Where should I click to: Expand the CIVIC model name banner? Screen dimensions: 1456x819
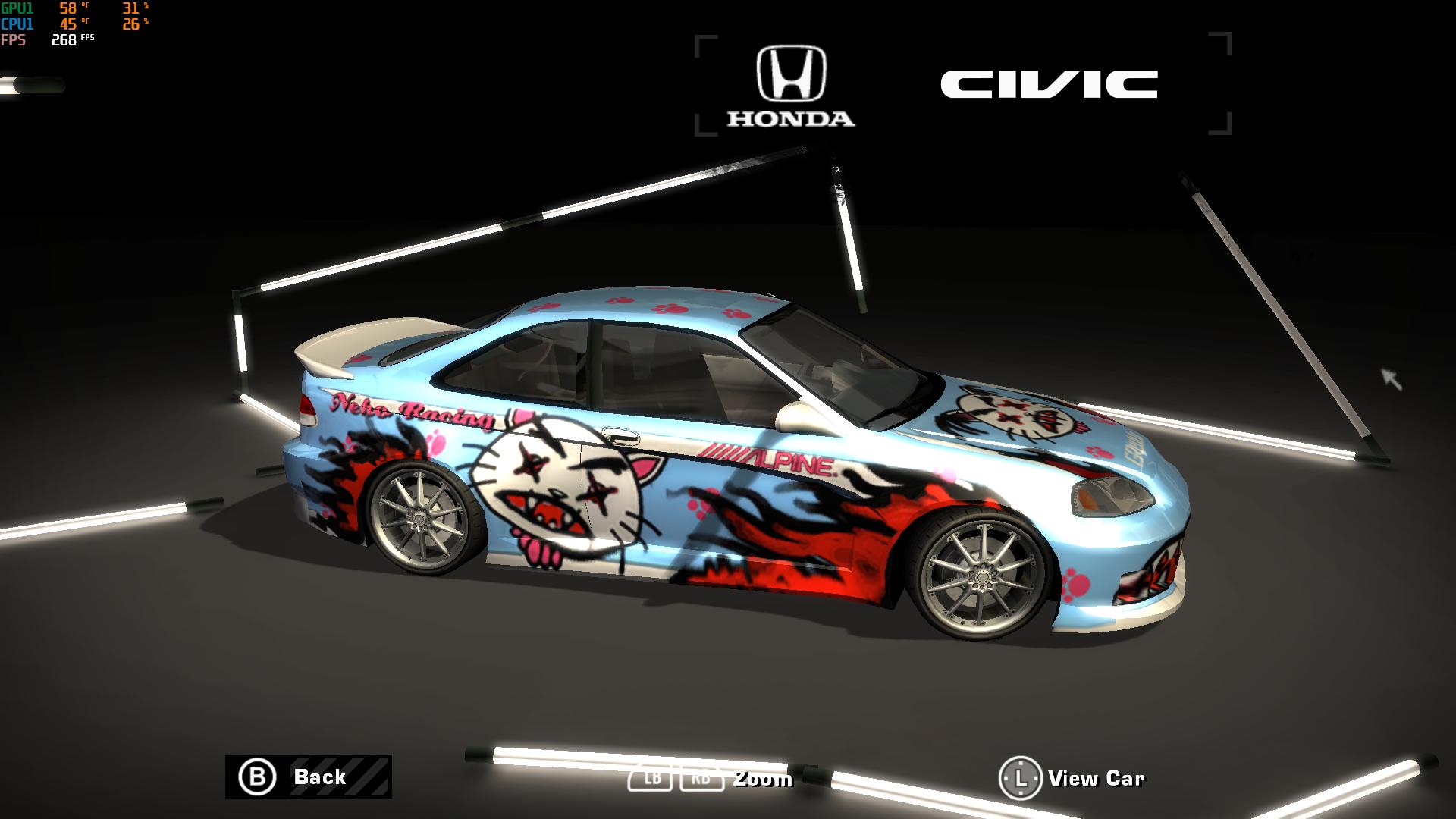[1049, 84]
